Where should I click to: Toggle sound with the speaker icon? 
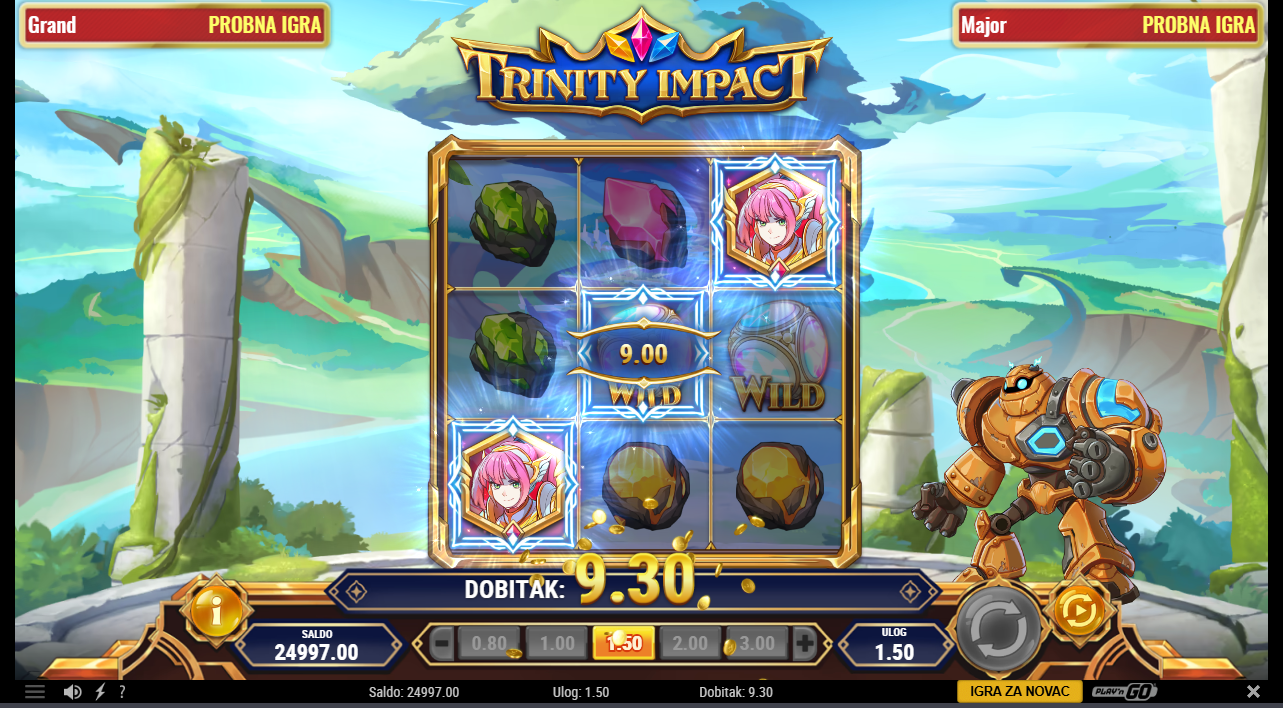point(72,692)
